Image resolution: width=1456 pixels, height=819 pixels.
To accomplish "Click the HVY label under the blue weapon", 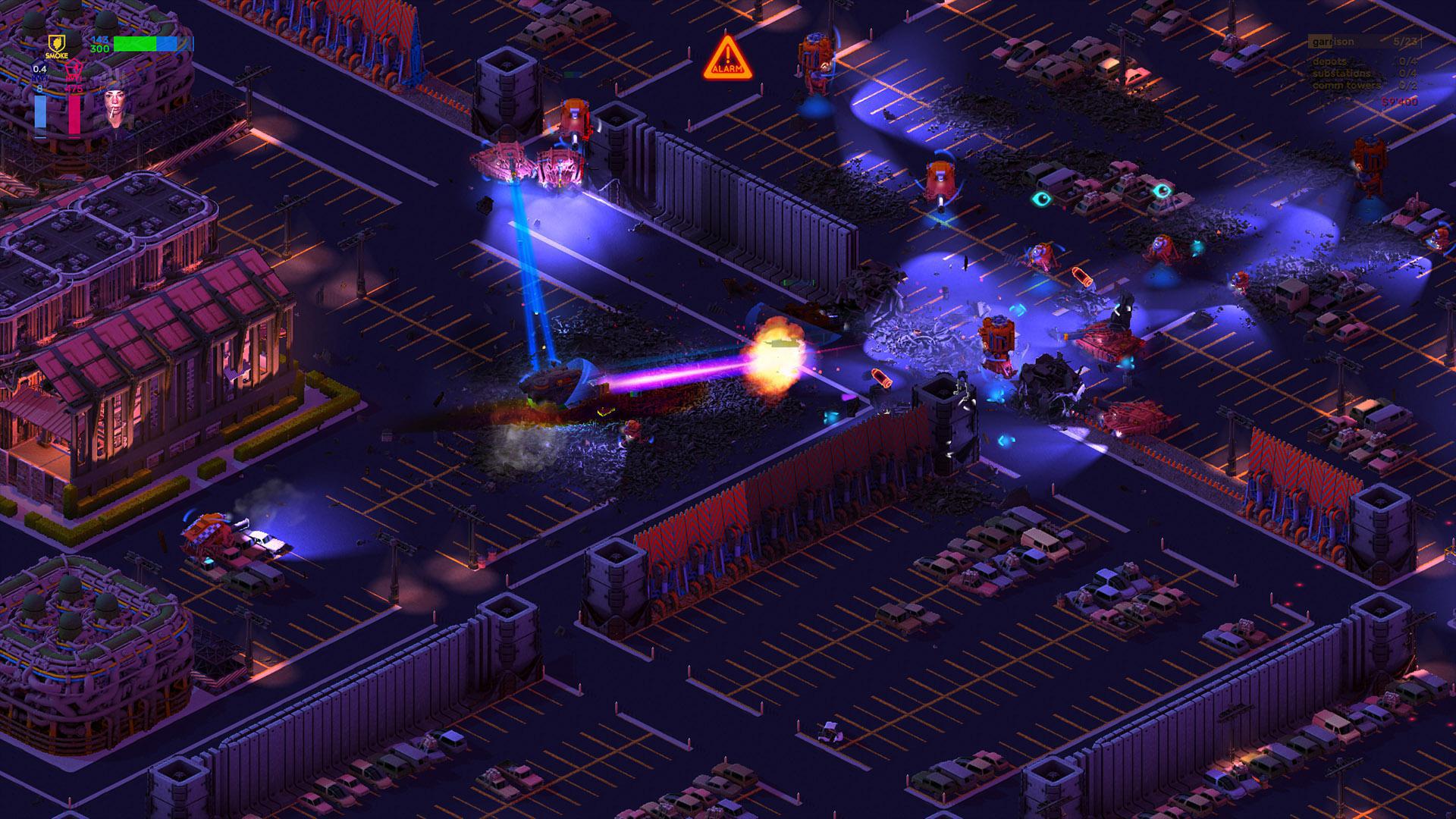I will pos(39,78).
